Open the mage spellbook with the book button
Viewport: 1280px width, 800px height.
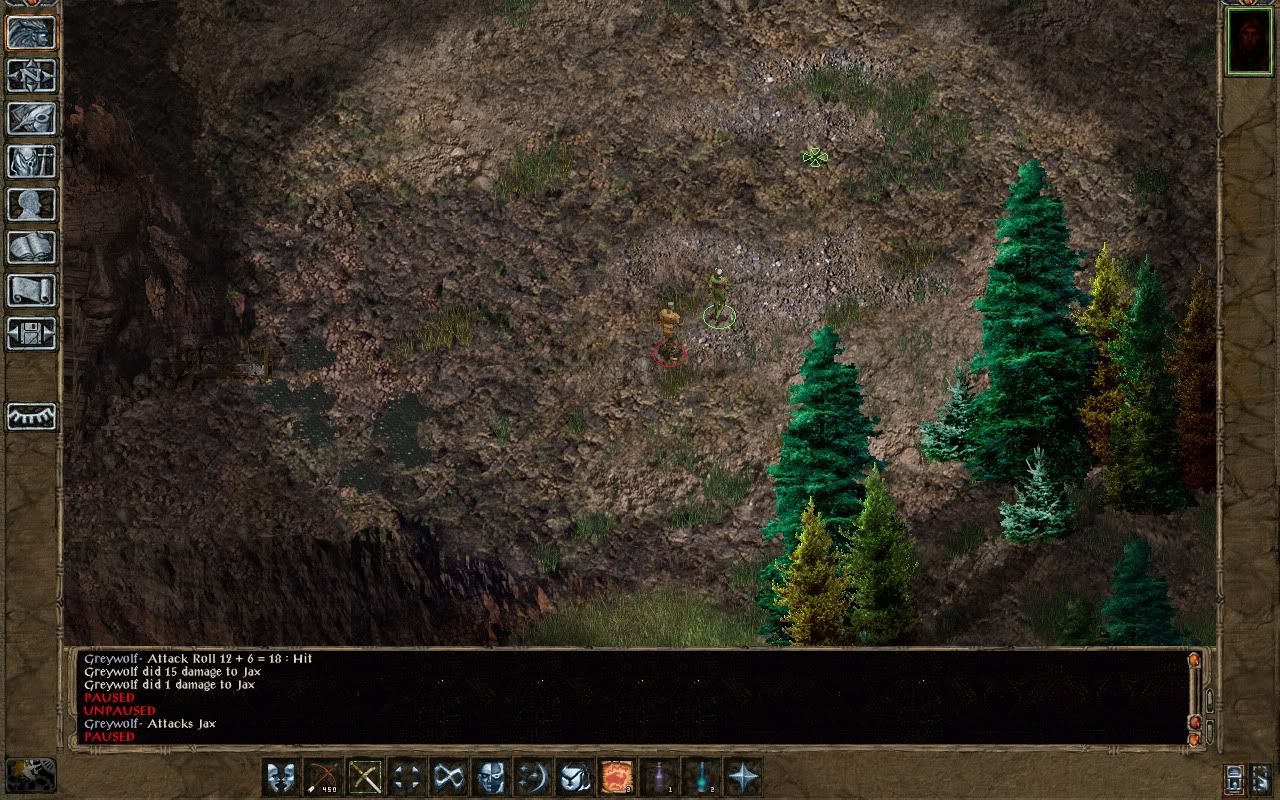coord(31,247)
